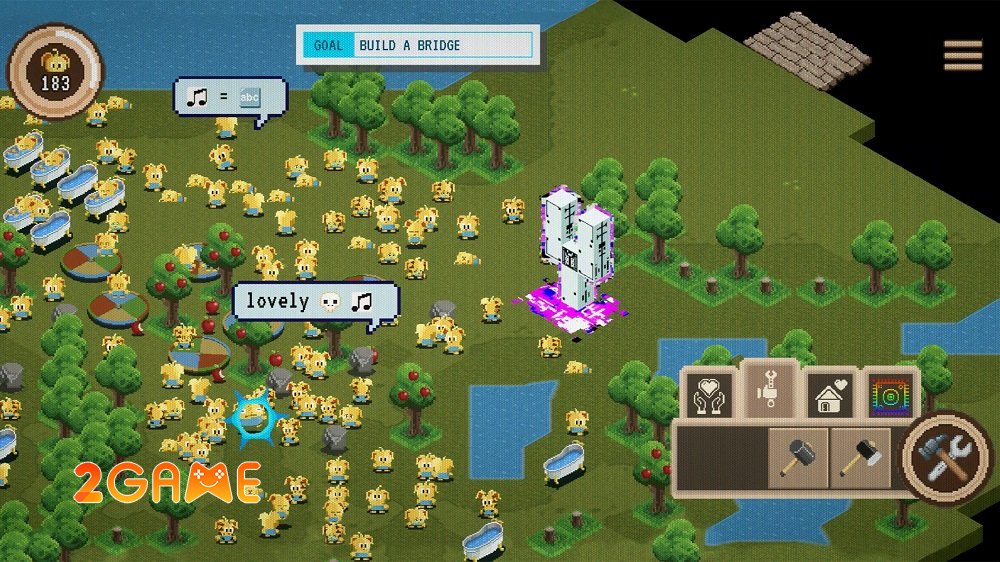The height and width of the screenshot is (562, 1000).
Task: Click the Build a Bridge goal banner
Action: coord(418,46)
